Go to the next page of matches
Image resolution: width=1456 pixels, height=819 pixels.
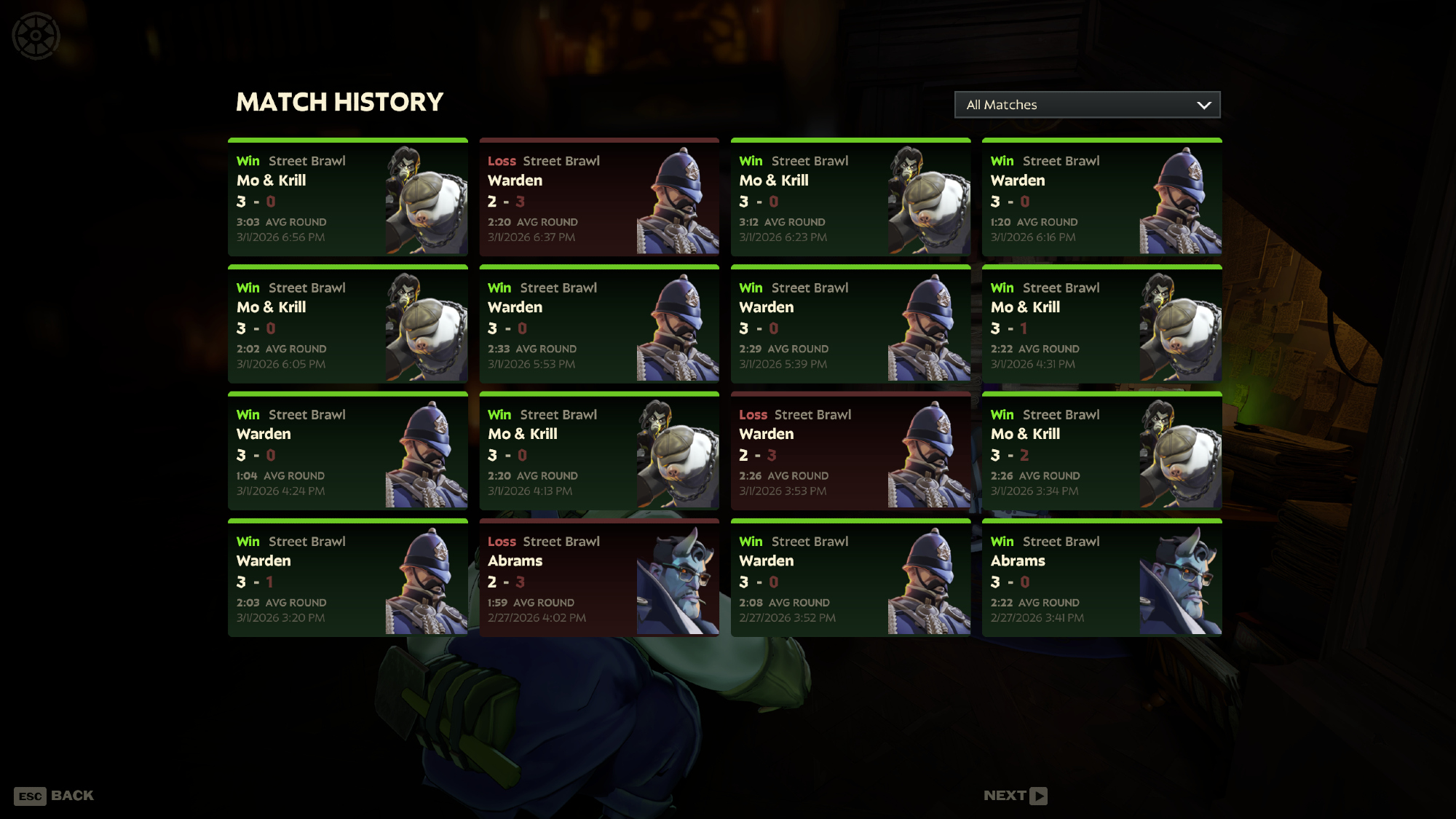1015,796
